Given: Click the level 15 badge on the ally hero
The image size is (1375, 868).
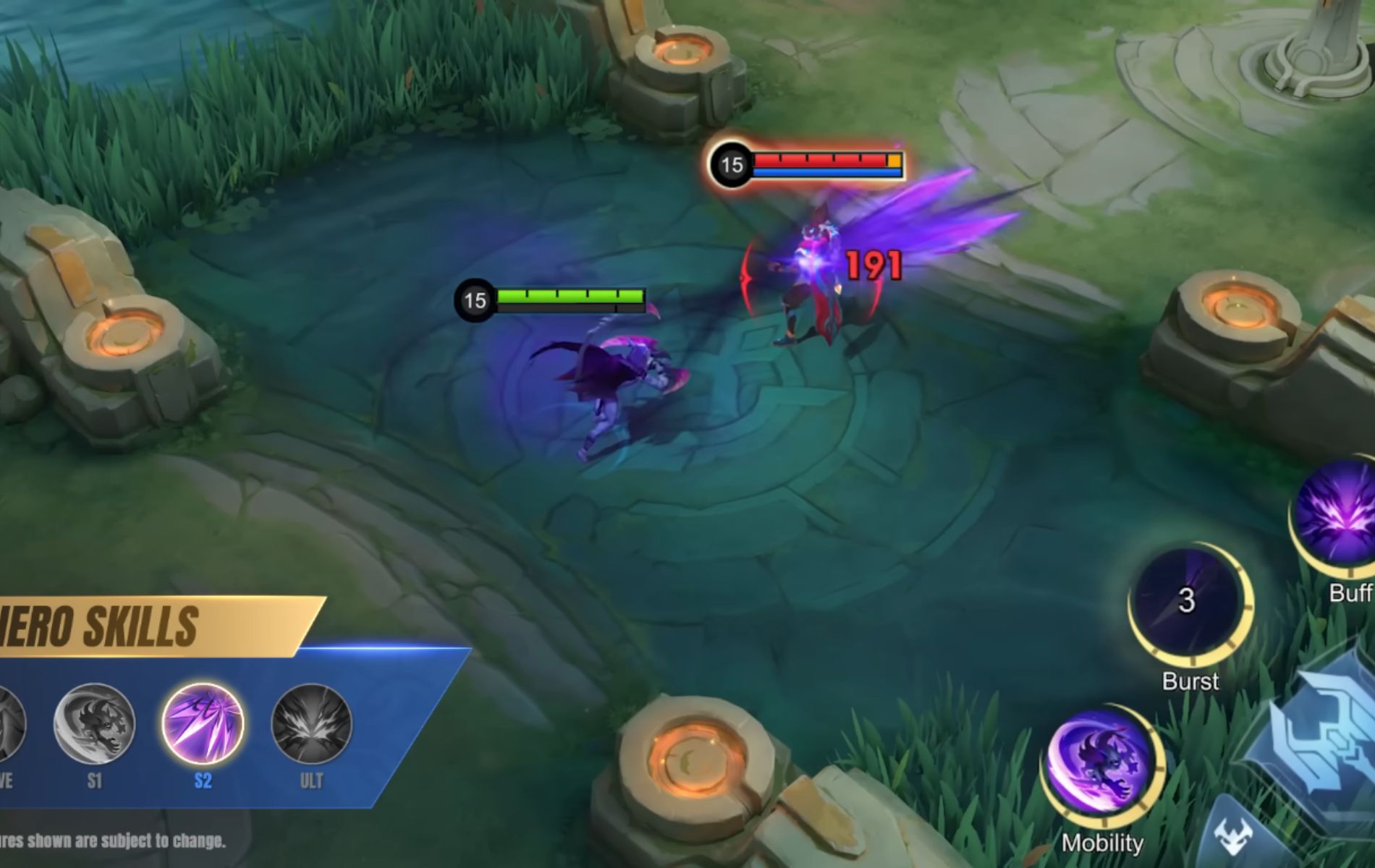Looking at the screenshot, I should [x=475, y=299].
